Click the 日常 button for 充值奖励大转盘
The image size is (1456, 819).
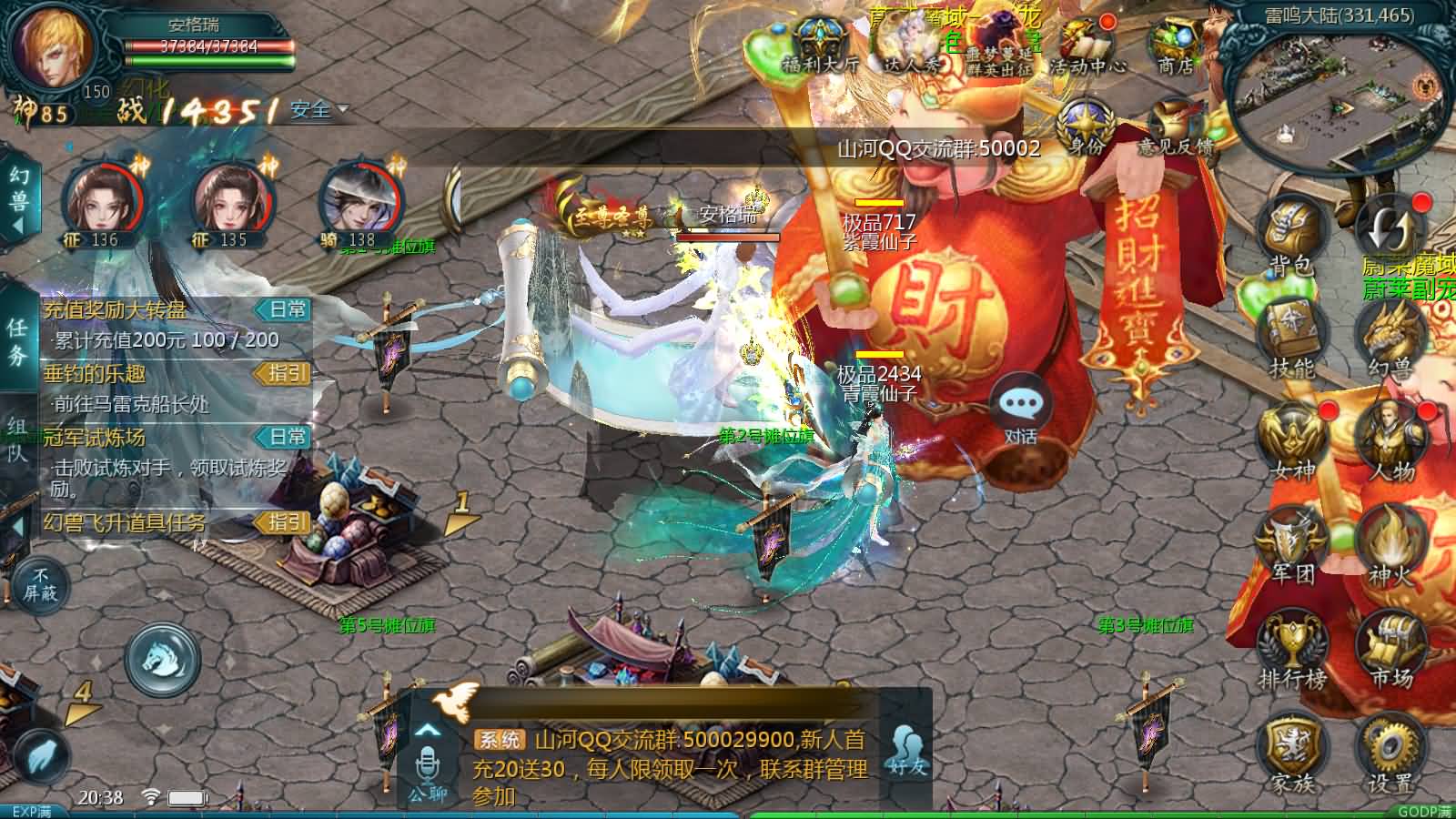coord(286,309)
